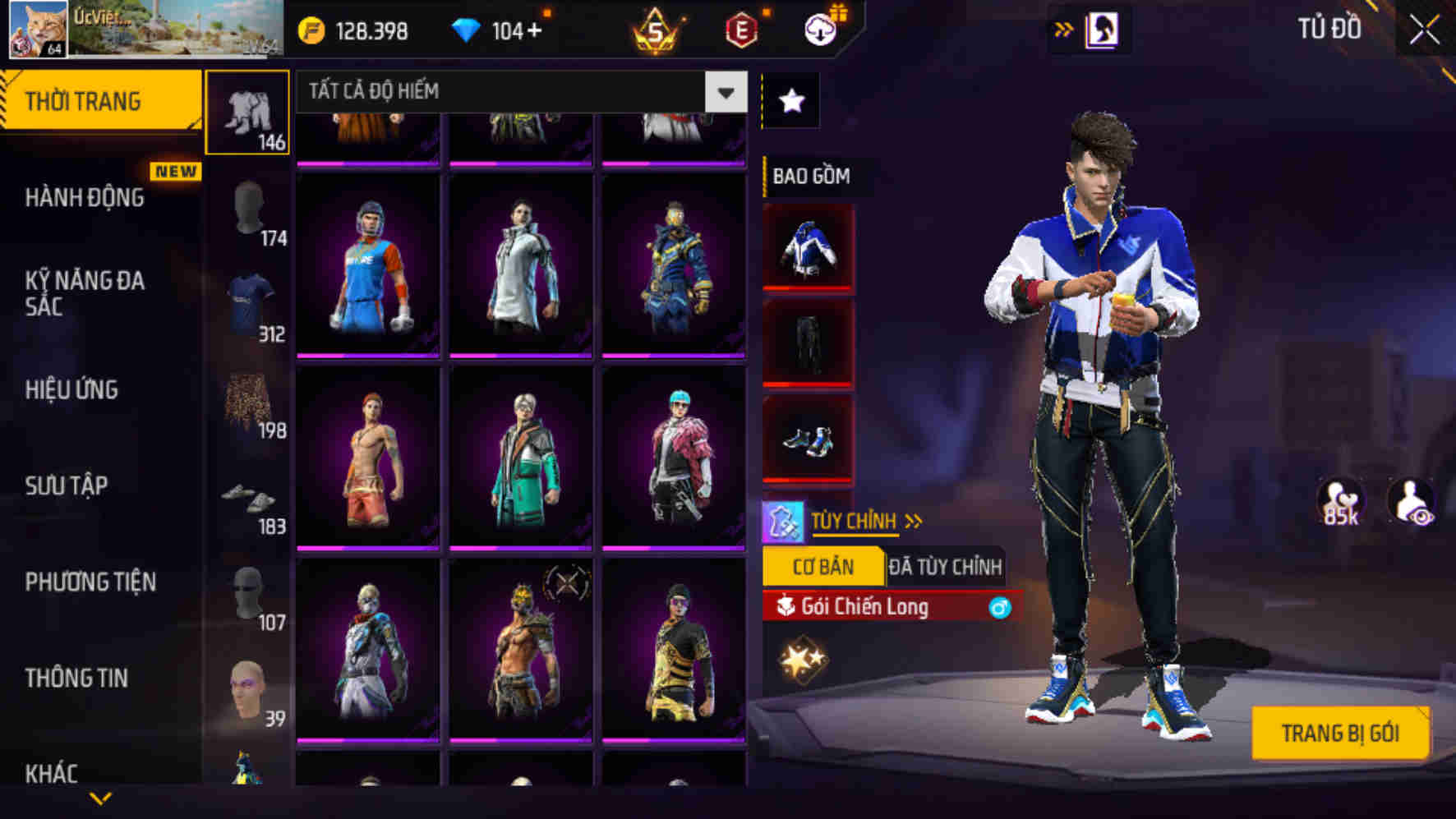1456x819 pixels.
Task: Switch to the ĐÃ TÙY CHỈNH tab
Action: click(945, 565)
